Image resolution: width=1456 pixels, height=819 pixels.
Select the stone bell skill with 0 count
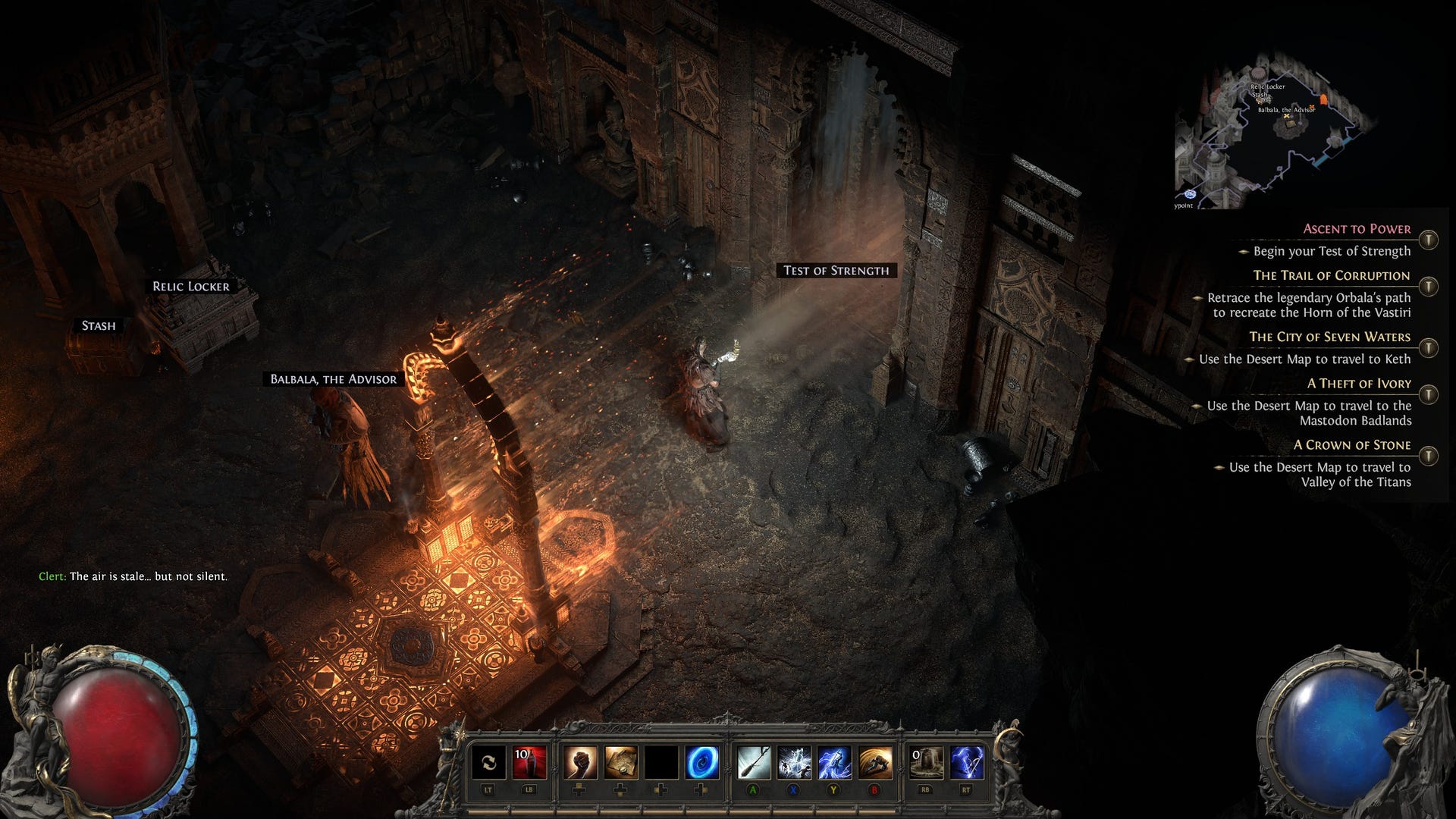click(926, 762)
